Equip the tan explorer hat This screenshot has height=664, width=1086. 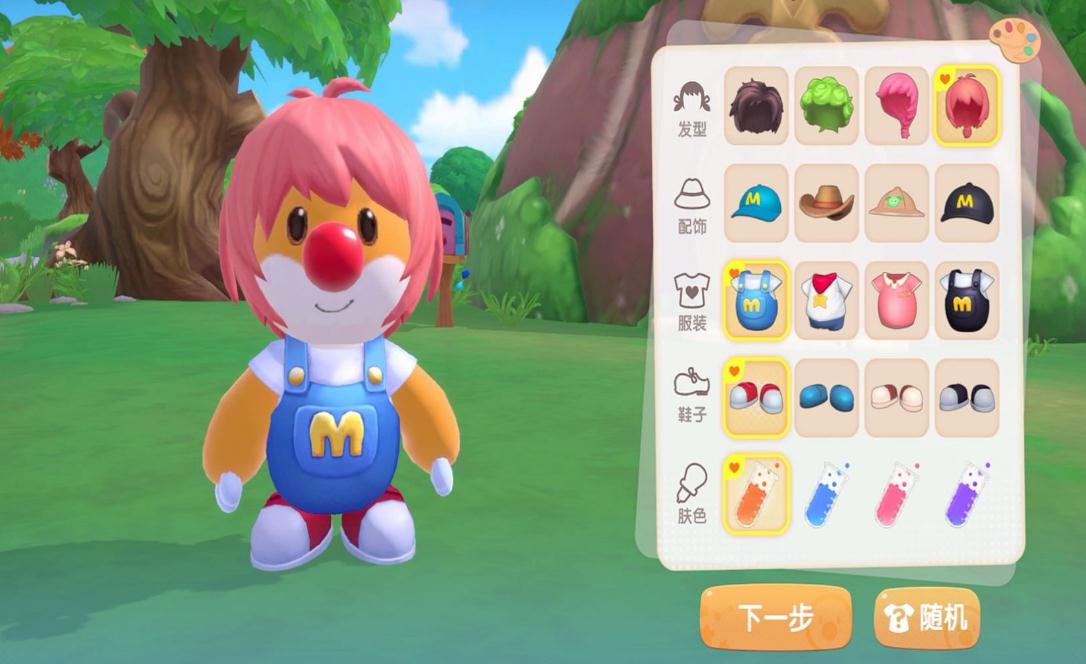(x=897, y=203)
